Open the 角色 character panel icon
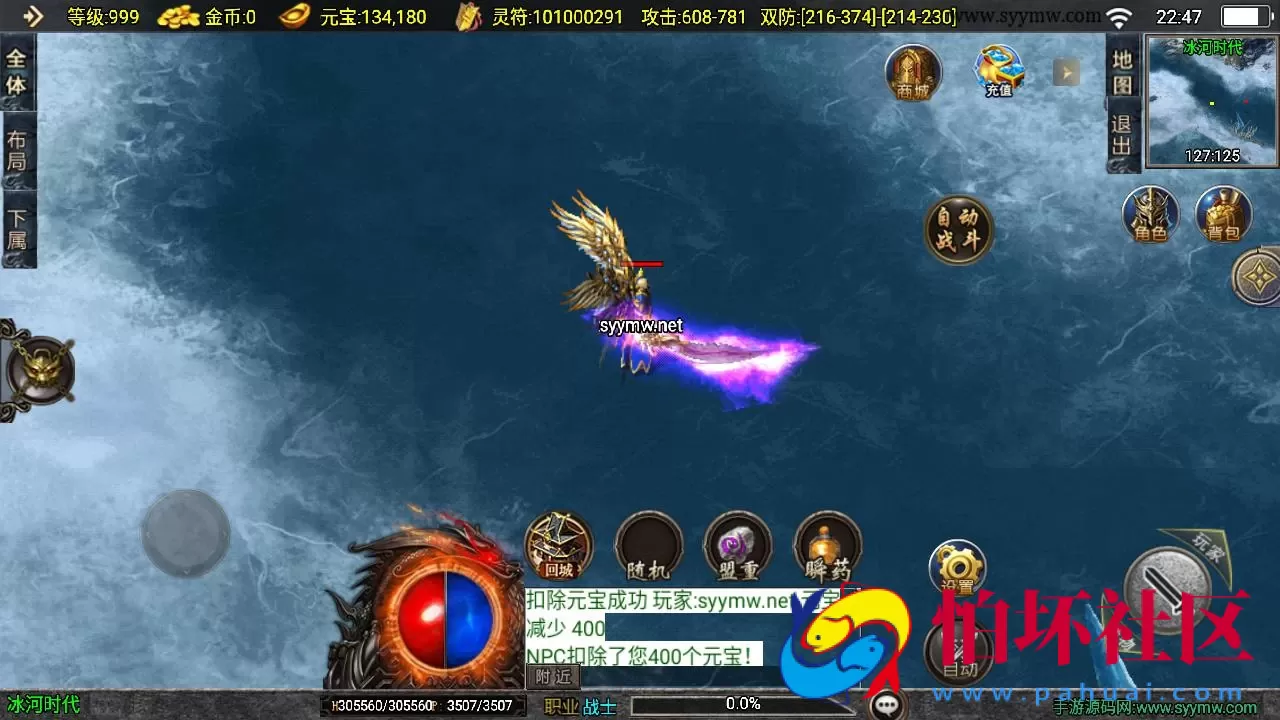Screen dimensions: 1280x720 1153,213
